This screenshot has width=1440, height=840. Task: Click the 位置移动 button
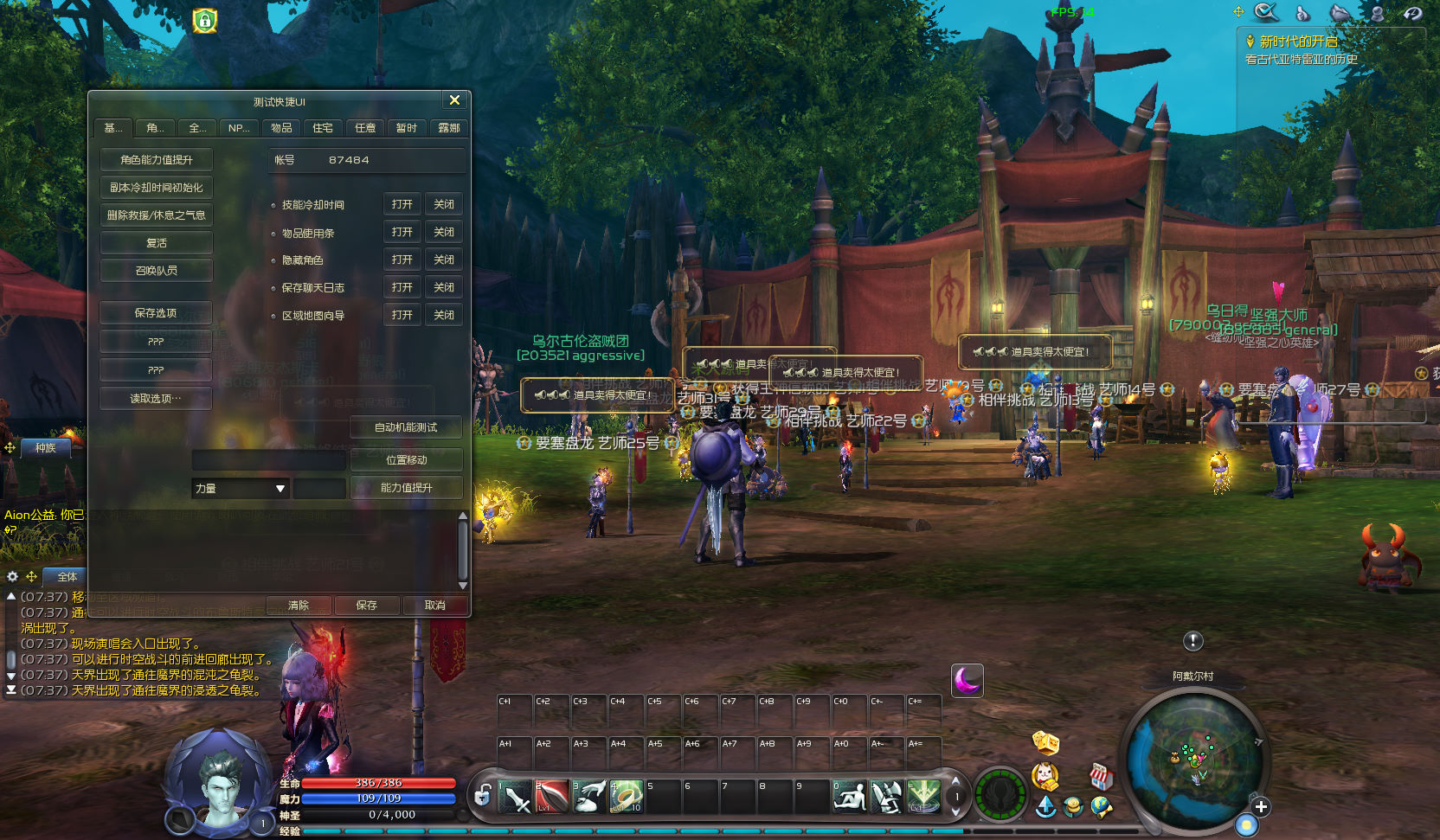406,460
